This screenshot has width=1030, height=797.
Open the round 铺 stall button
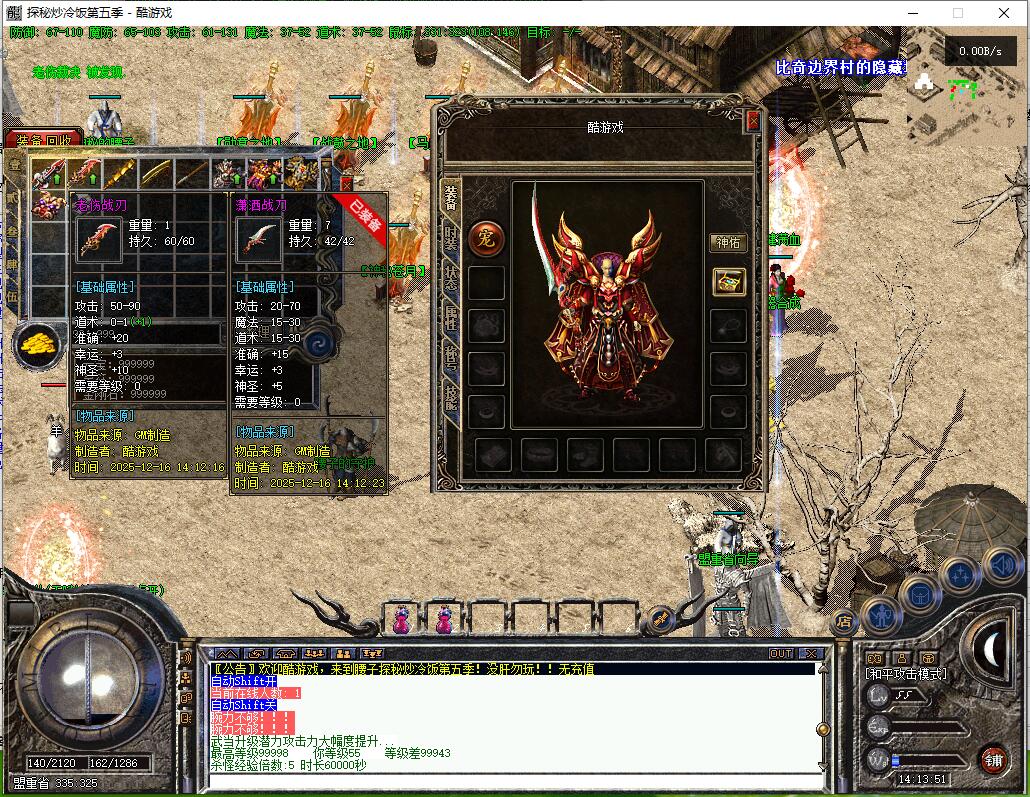(x=992, y=759)
